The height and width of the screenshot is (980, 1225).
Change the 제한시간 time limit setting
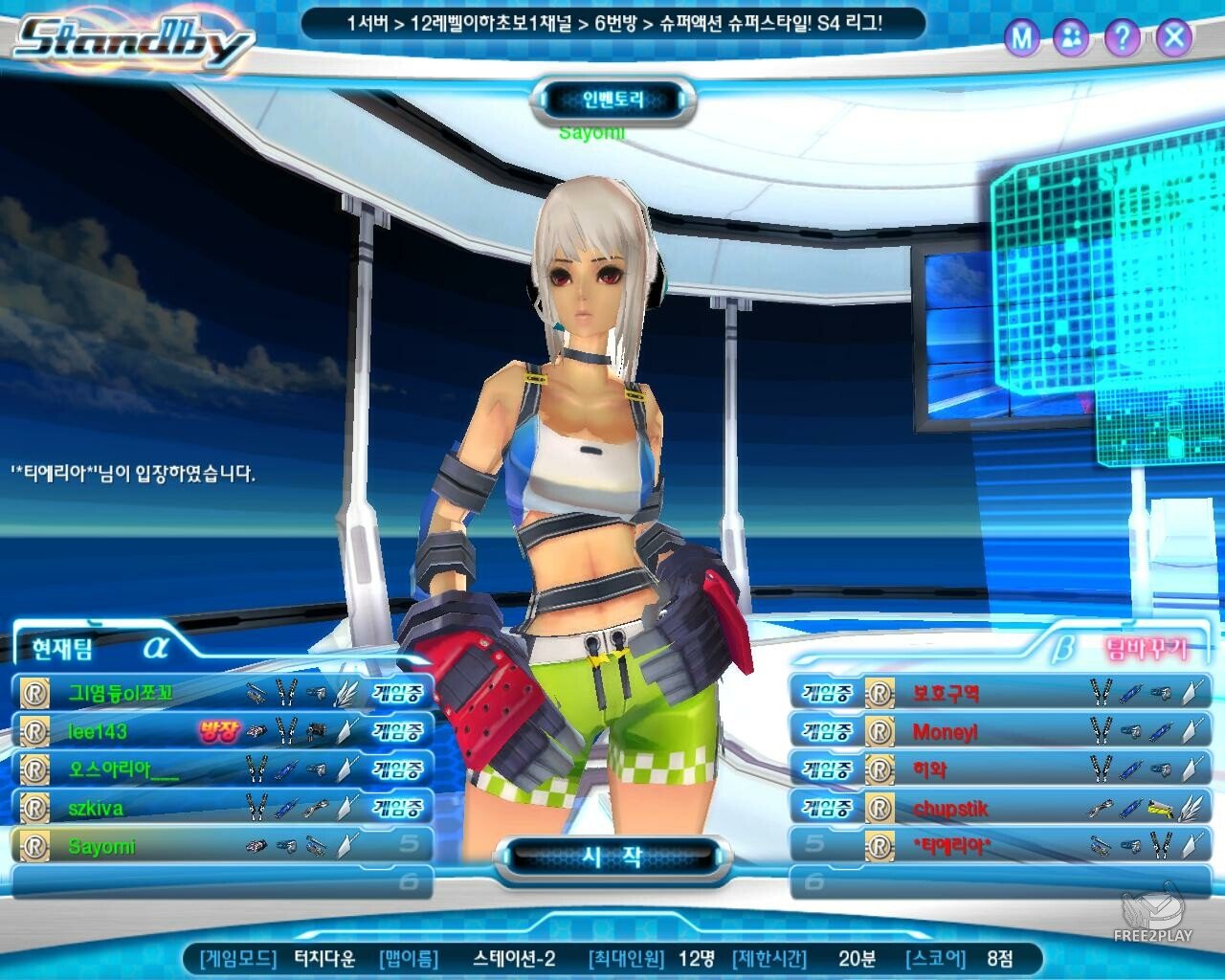tap(856, 958)
